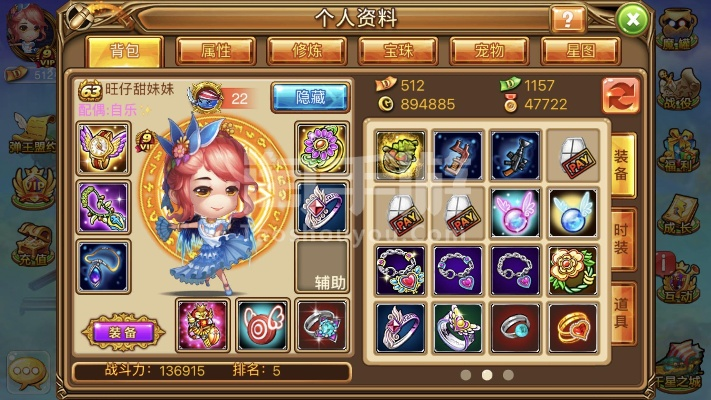Screen dimensions: 711x400
Task: Show the 宠物 tab
Action: click(489, 50)
